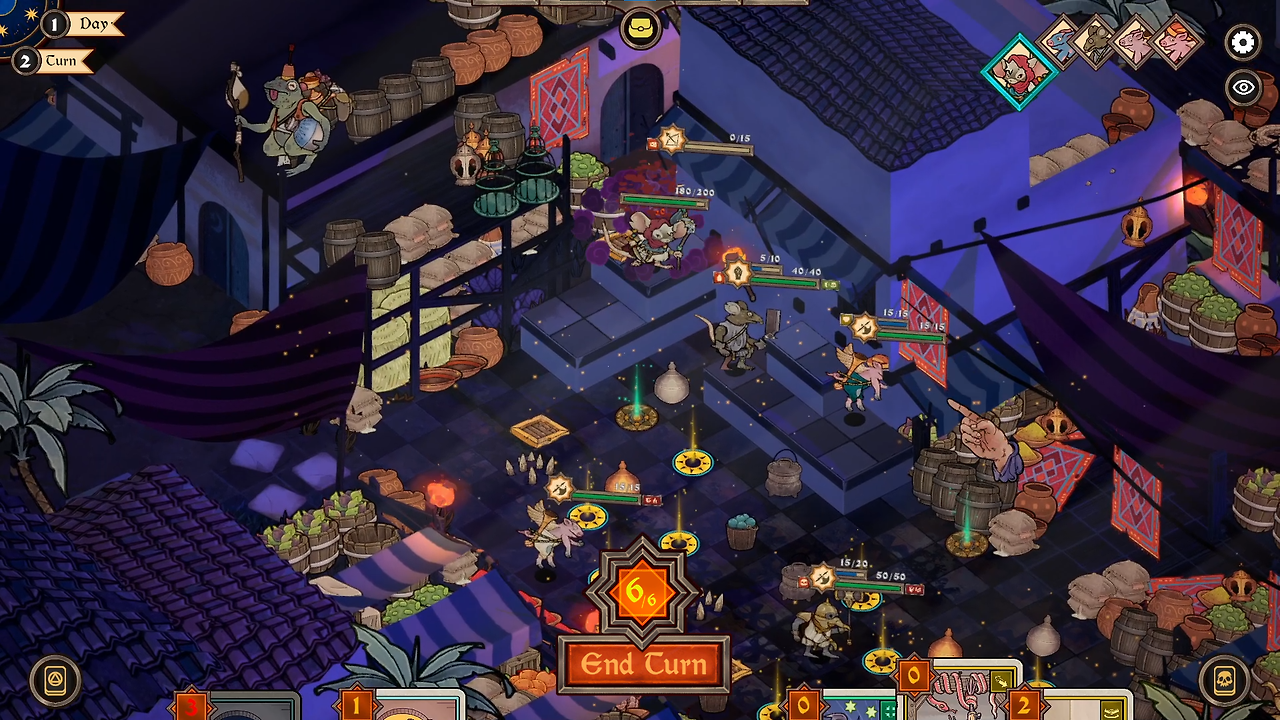Viewport: 1280px width, 720px height.
Task: Toggle the eye icon to hide the UI
Action: coord(1243,88)
